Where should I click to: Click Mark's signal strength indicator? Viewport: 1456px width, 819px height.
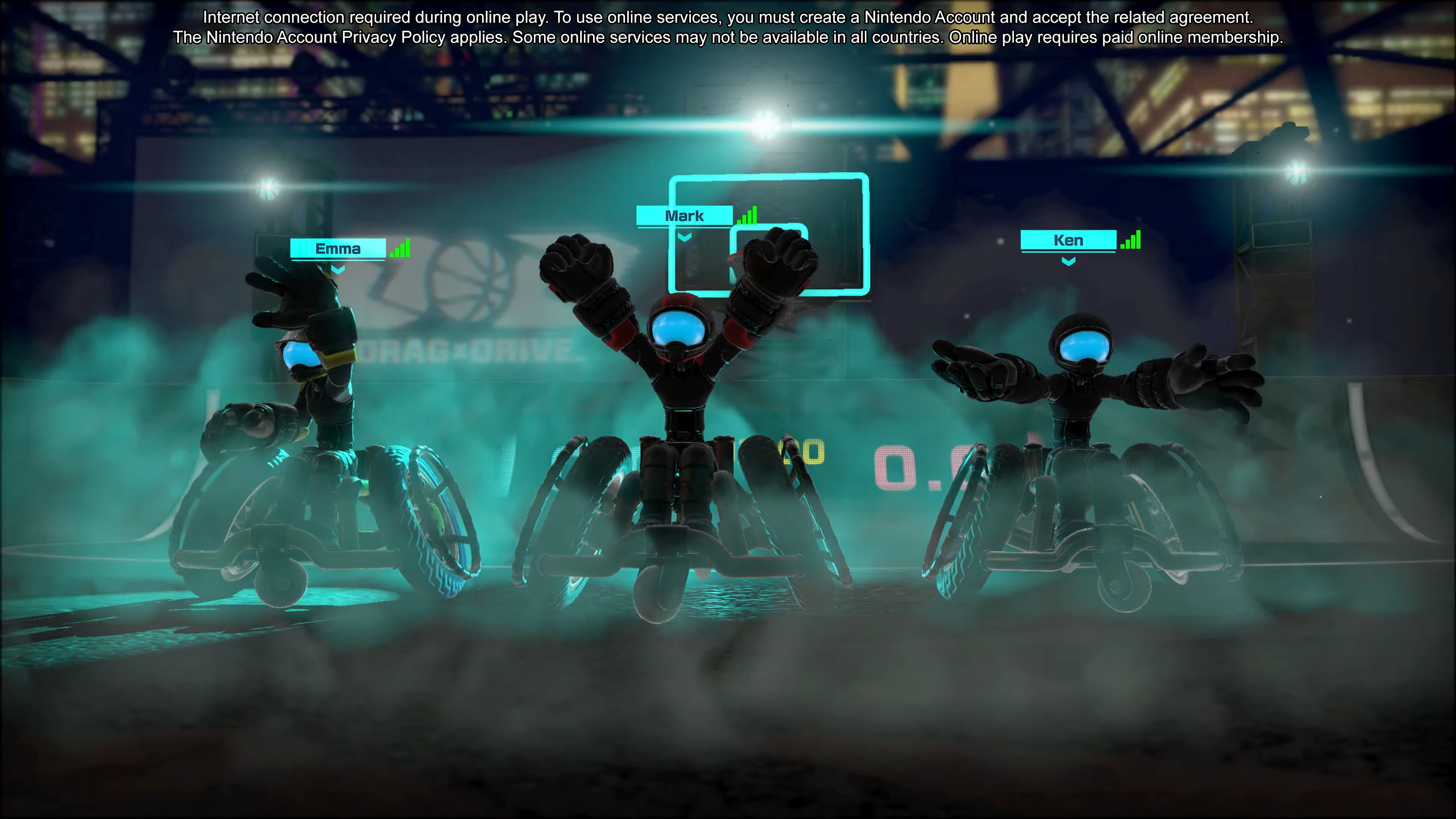(747, 215)
